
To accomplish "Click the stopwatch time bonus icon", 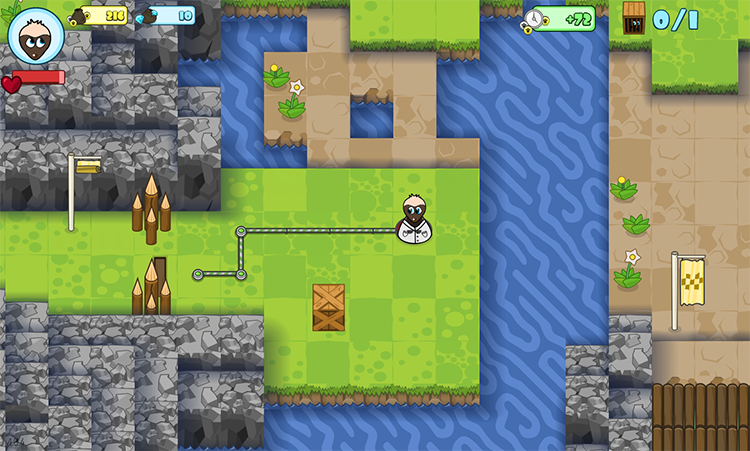I will (537, 19).
